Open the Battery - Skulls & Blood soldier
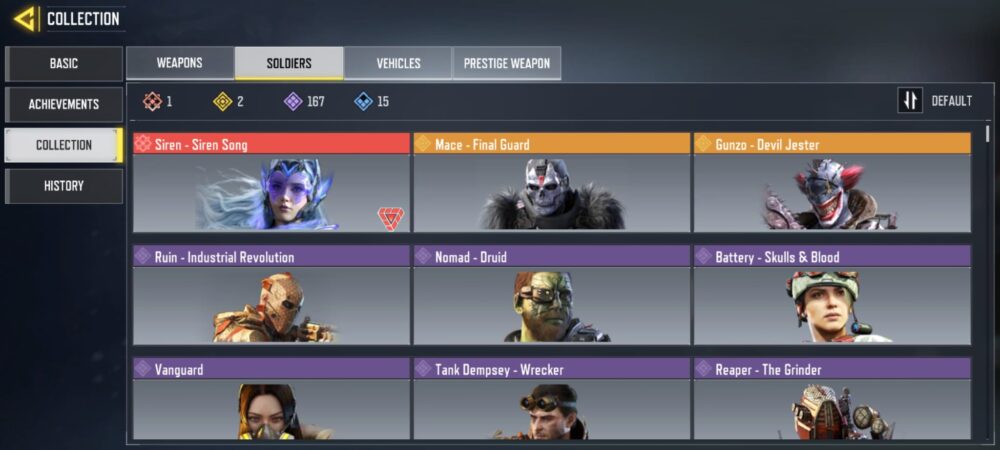Image resolution: width=1000 pixels, height=450 pixels. pyautogui.click(x=831, y=296)
